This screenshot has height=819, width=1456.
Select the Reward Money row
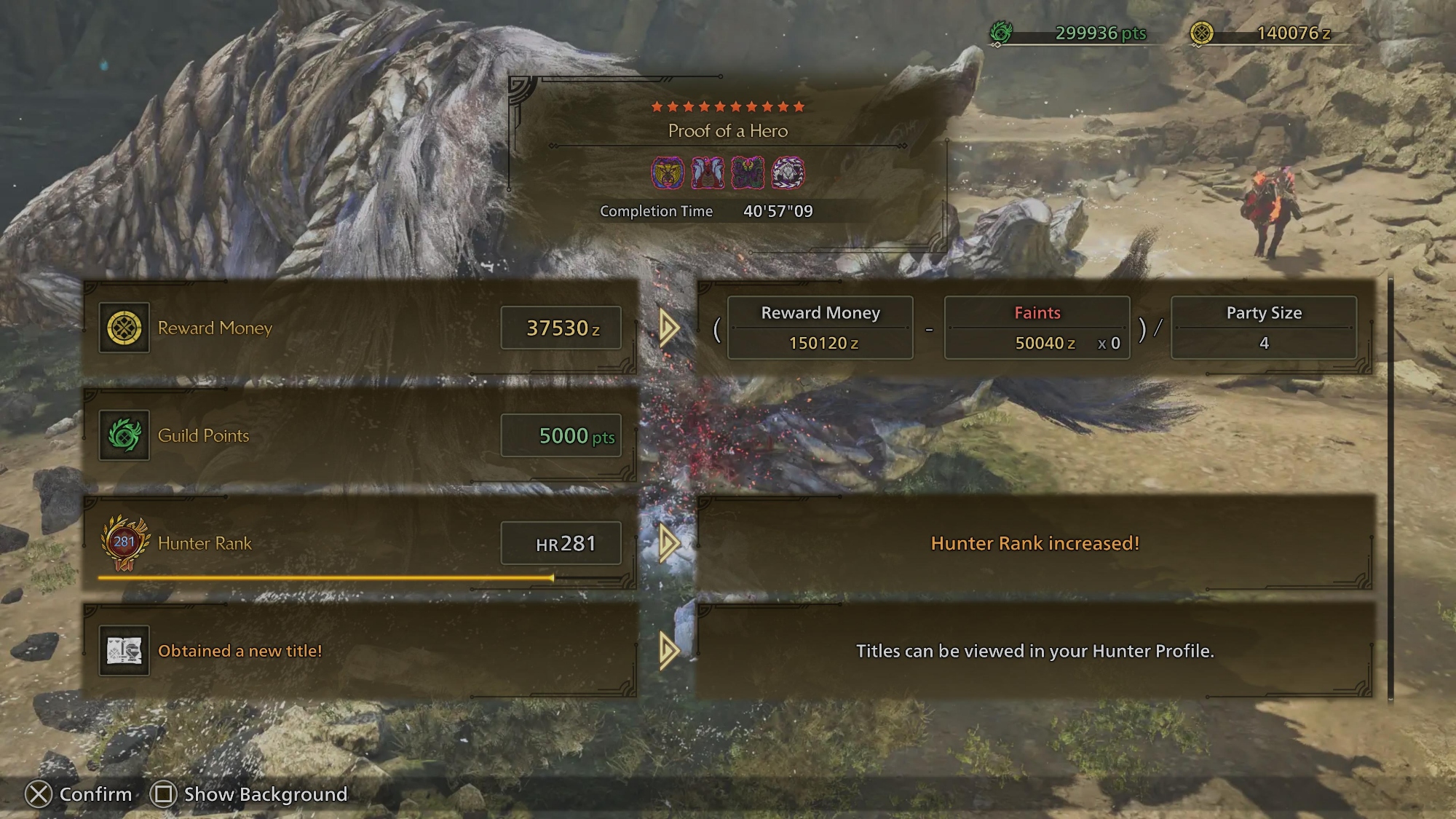[x=360, y=328]
